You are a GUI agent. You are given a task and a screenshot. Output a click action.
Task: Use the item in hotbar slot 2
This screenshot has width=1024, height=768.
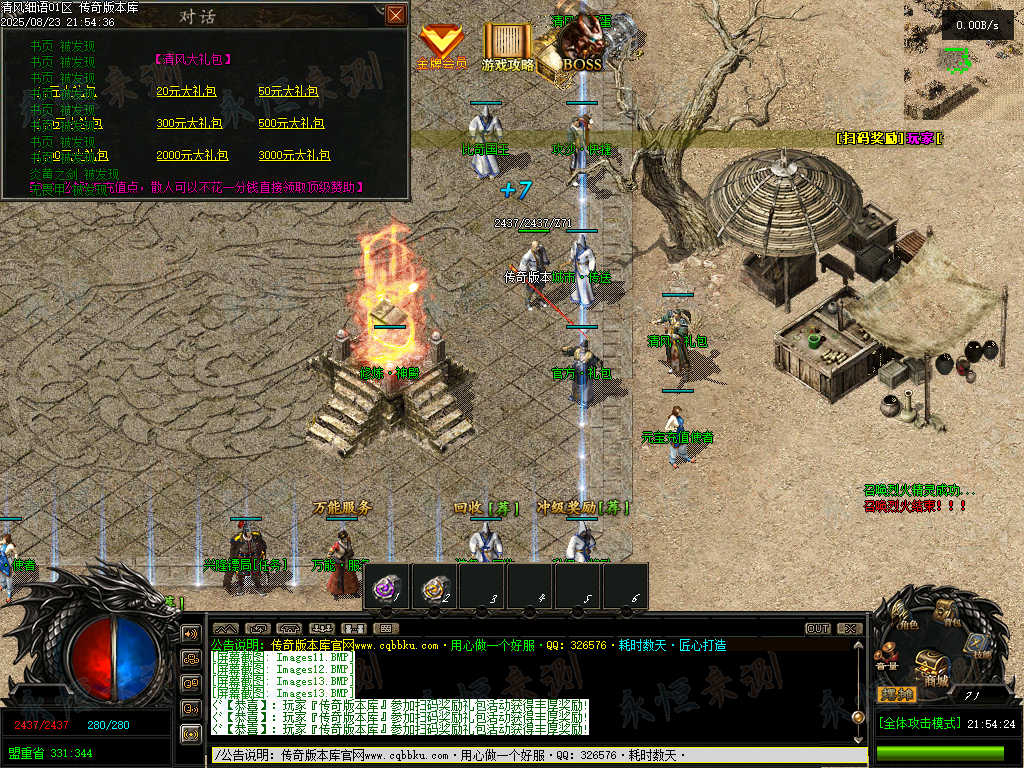(435, 587)
